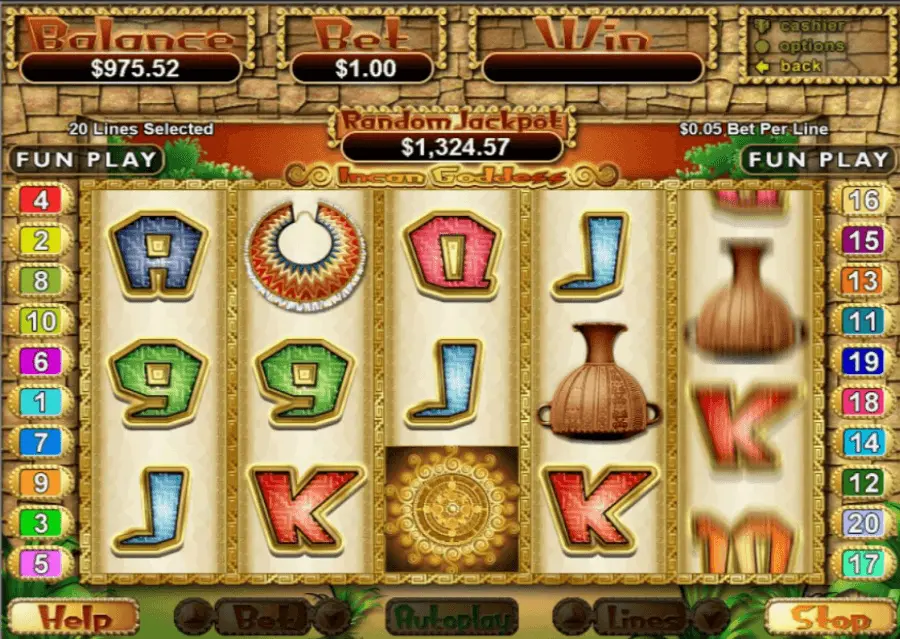Image resolution: width=900 pixels, height=639 pixels.
Task: Click payline 17 marker
Action: pyautogui.click(x=863, y=564)
